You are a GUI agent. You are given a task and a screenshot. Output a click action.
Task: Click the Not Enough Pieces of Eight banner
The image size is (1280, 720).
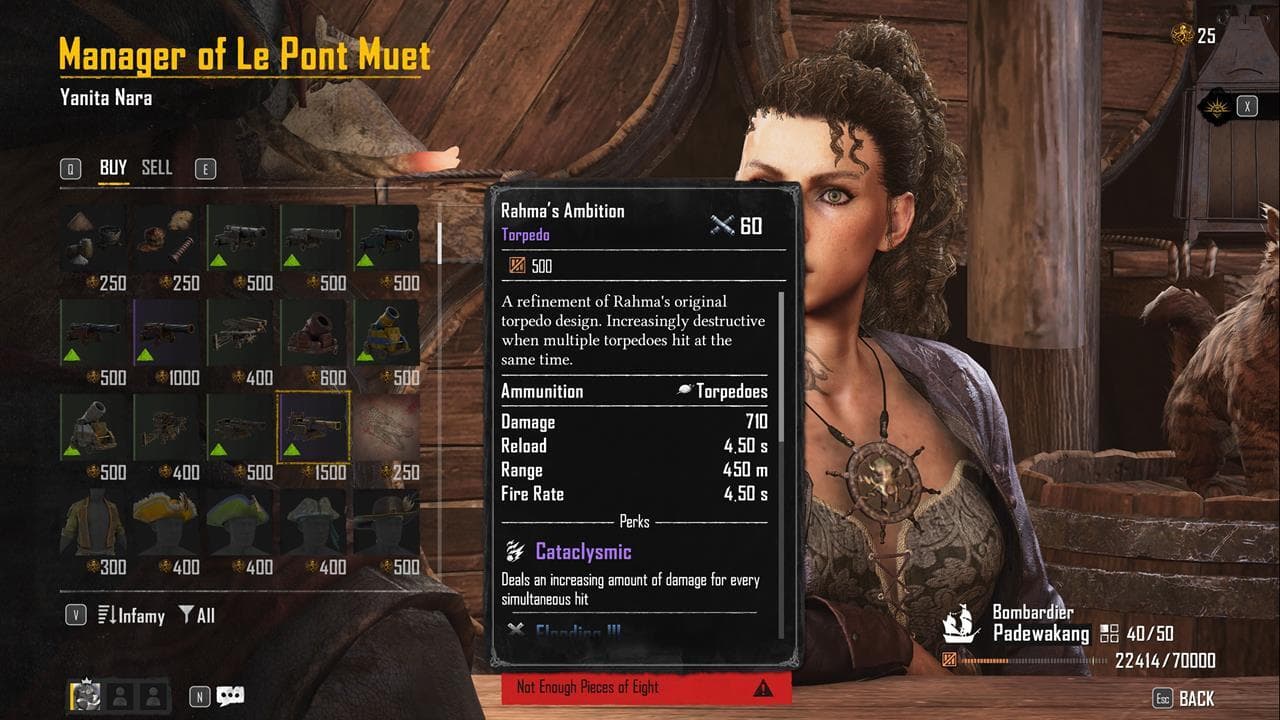(x=645, y=687)
